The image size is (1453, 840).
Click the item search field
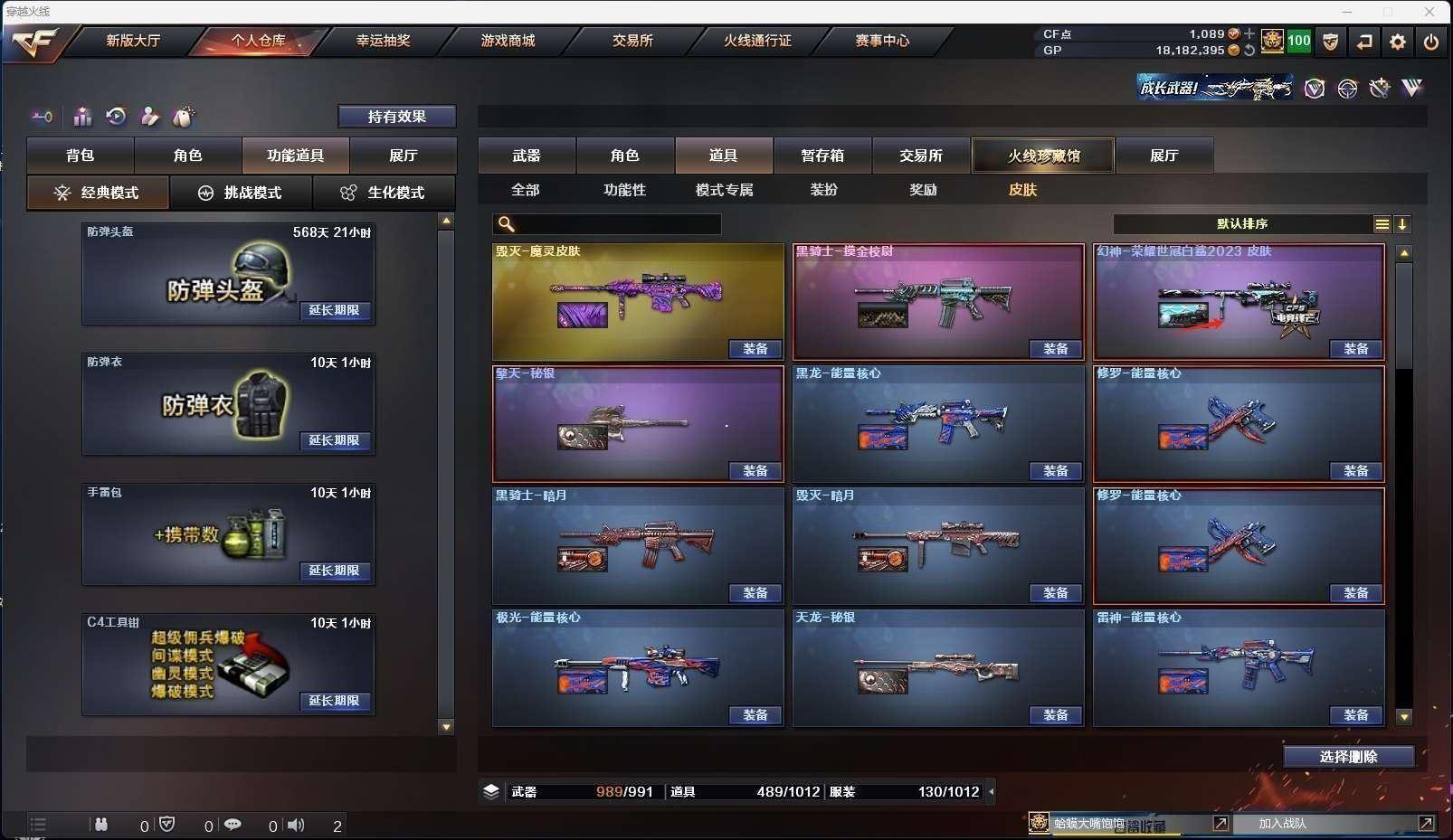tap(617, 224)
